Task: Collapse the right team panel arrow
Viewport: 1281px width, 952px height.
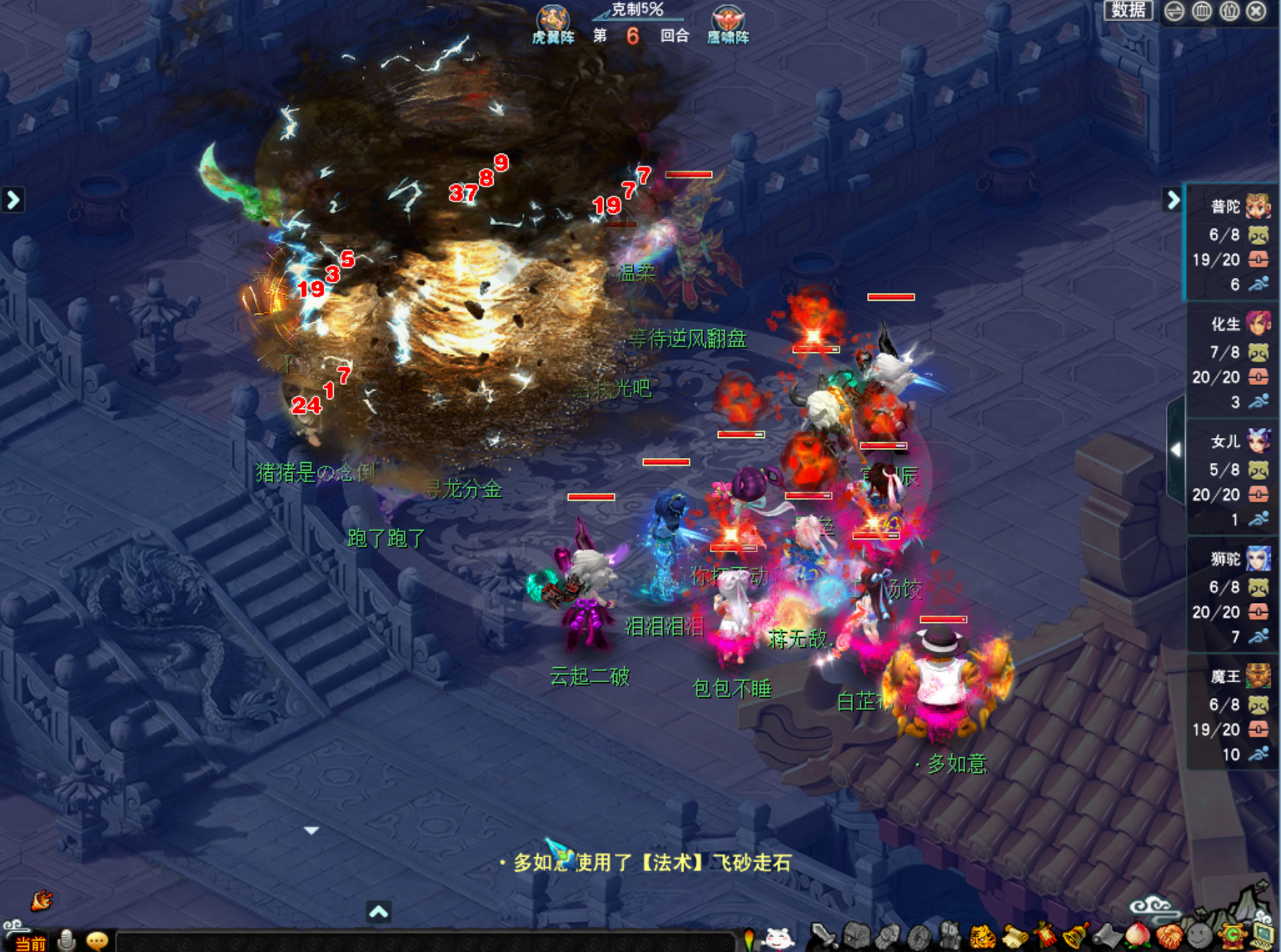Action: coord(1173,200)
